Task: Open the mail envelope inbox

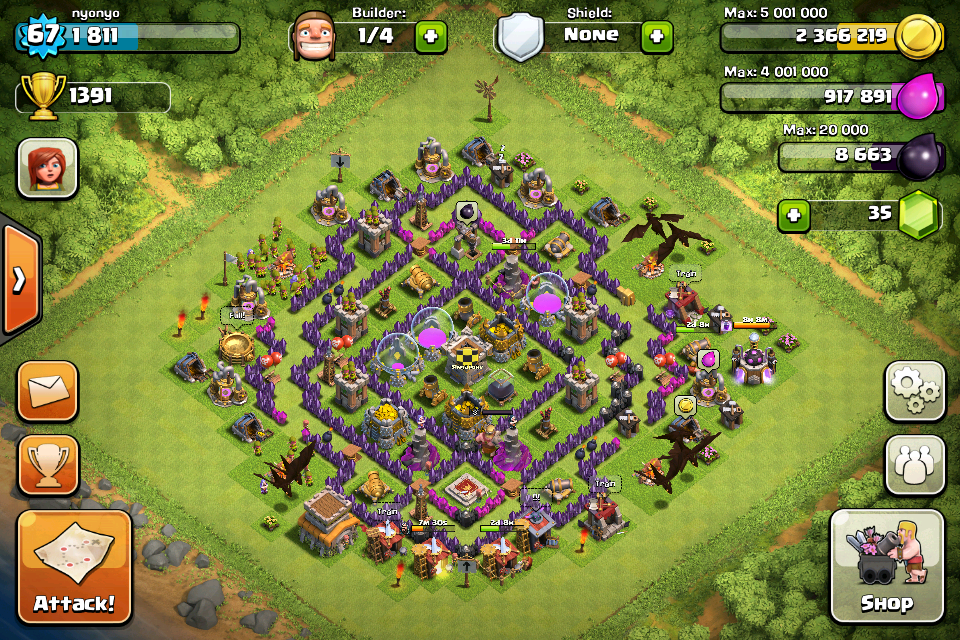Action: click(x=47, y=391)
